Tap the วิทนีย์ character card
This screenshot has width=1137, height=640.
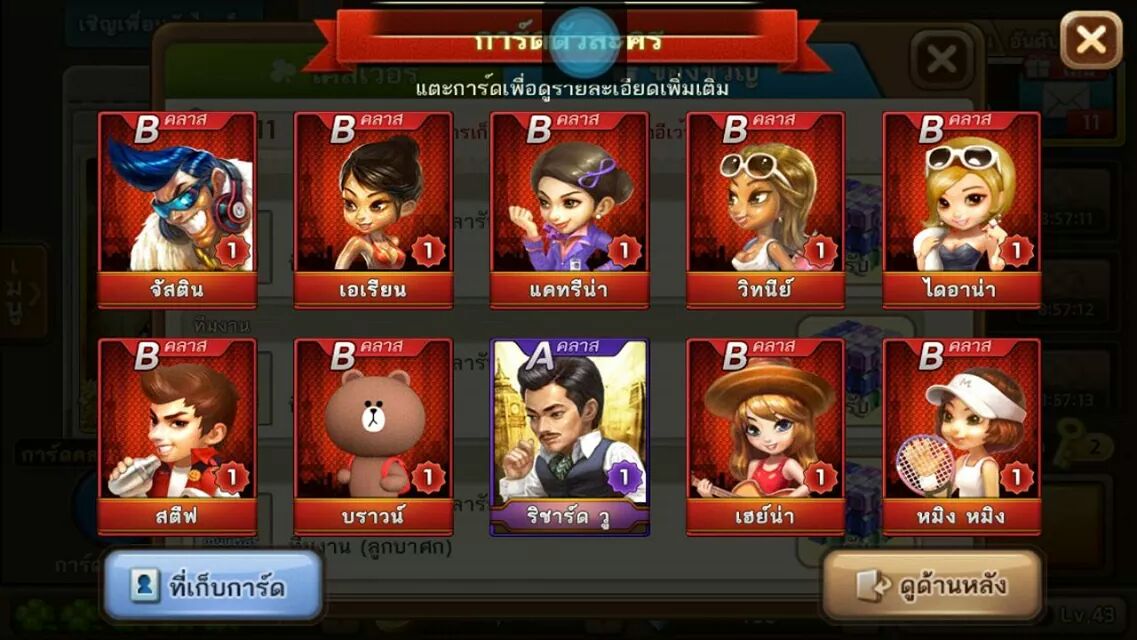[765, 209]
